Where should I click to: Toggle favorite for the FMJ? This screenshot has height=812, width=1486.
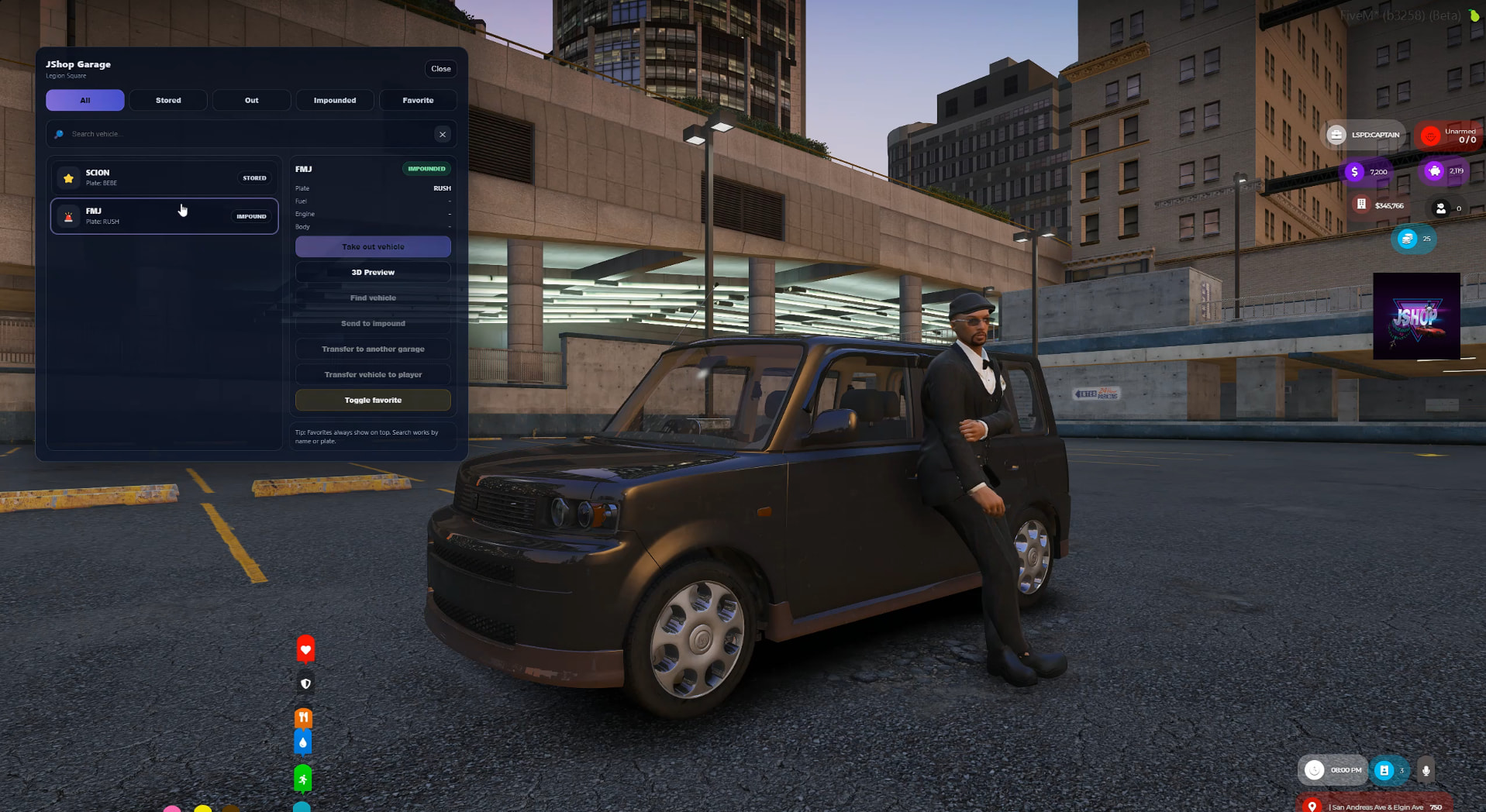[x=373, y=400]
